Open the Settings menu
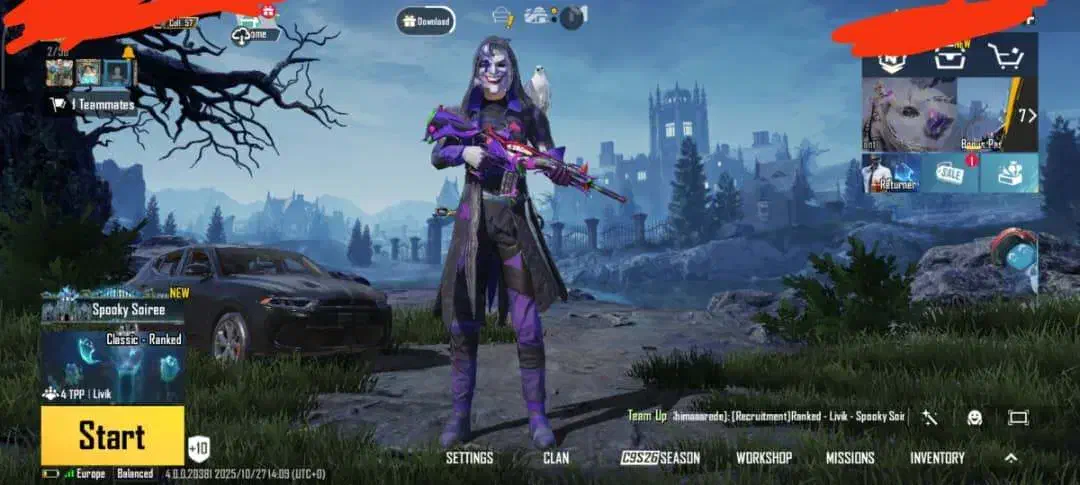Screen dimensions: 1080x485 [469, 458]
